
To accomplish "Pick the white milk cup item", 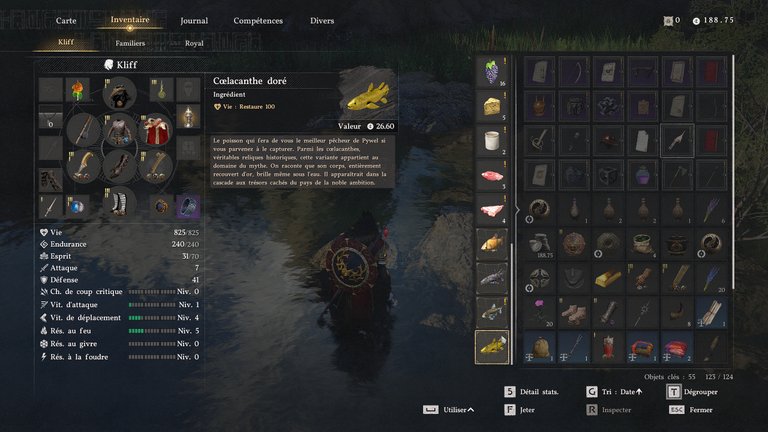I will tap(491, 141).
